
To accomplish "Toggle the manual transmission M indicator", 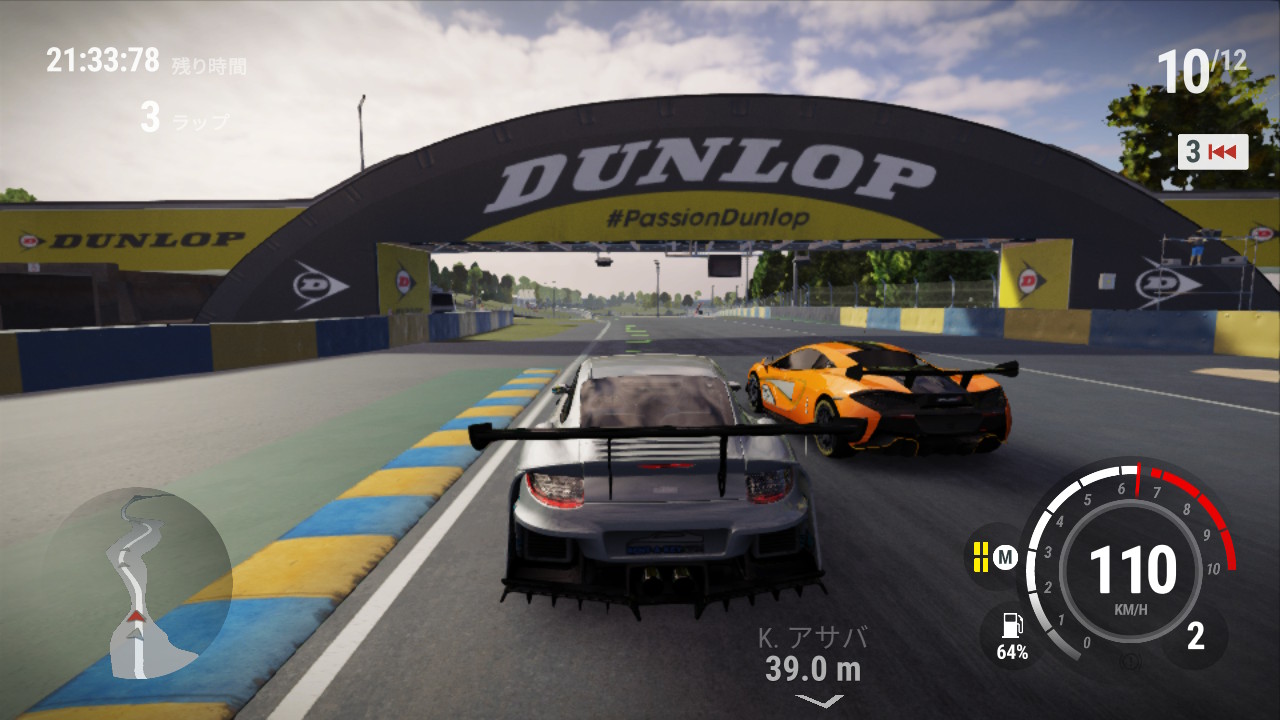I will (x=1006, y=557).
